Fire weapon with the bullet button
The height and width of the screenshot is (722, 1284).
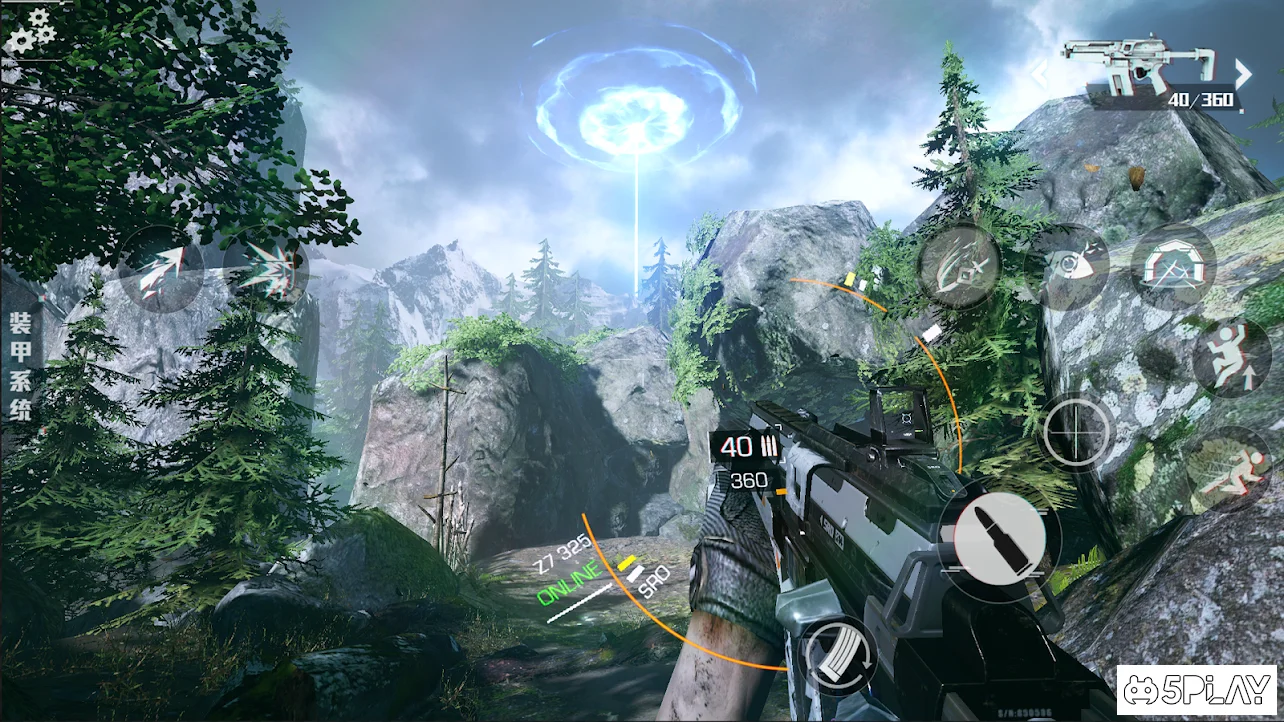click(x=992, y=540)
